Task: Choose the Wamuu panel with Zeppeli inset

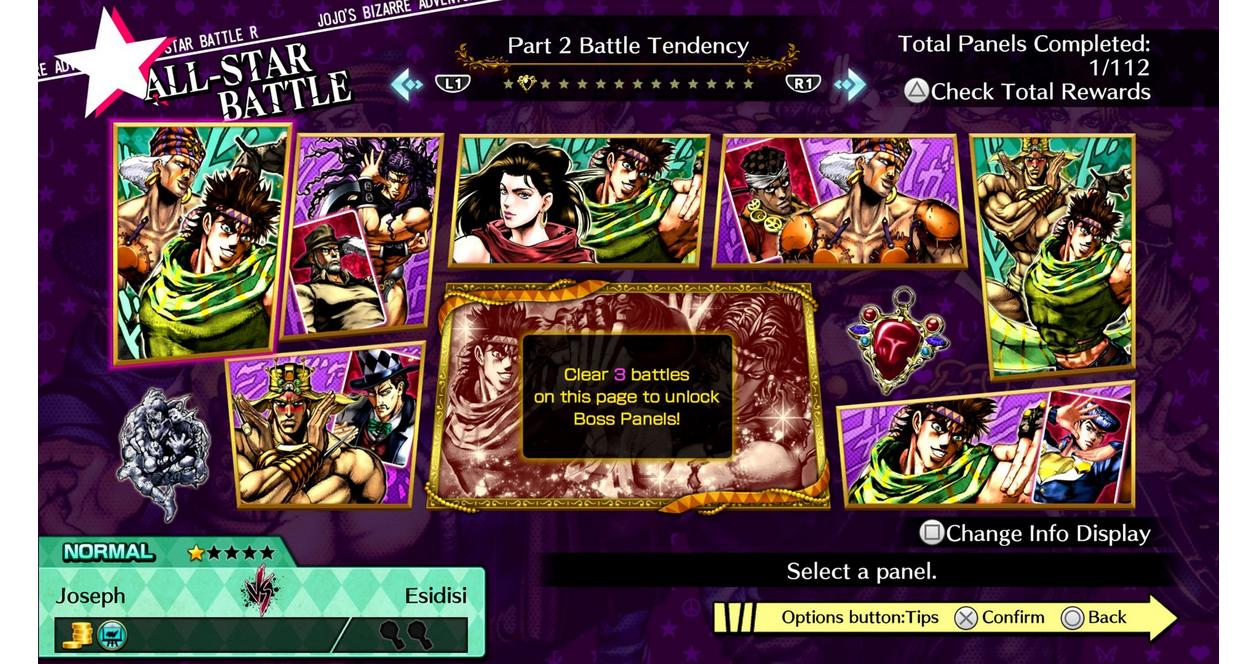Action: point(324,427)
